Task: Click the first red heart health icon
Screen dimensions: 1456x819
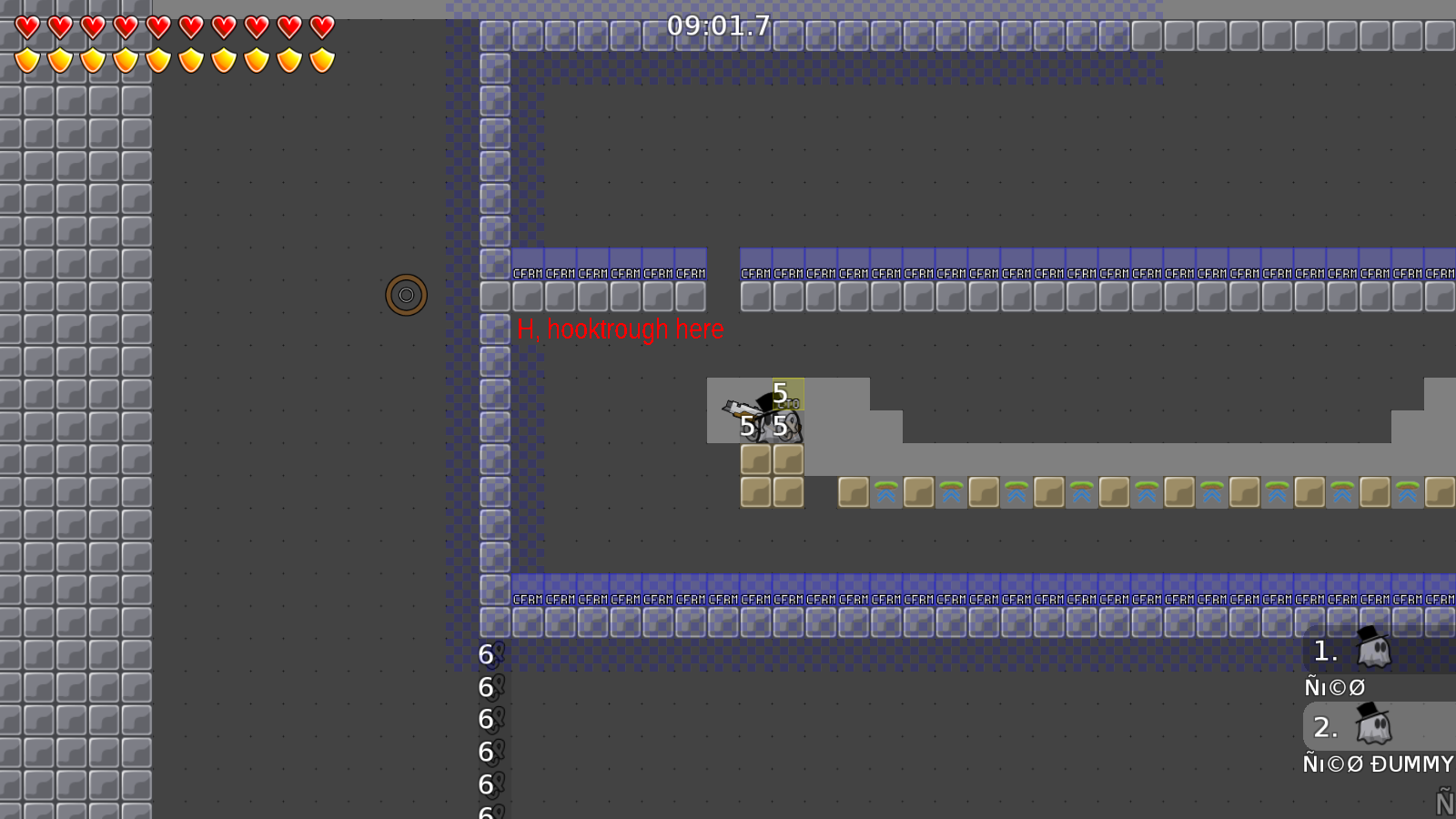Action: [x=27, y=27]
